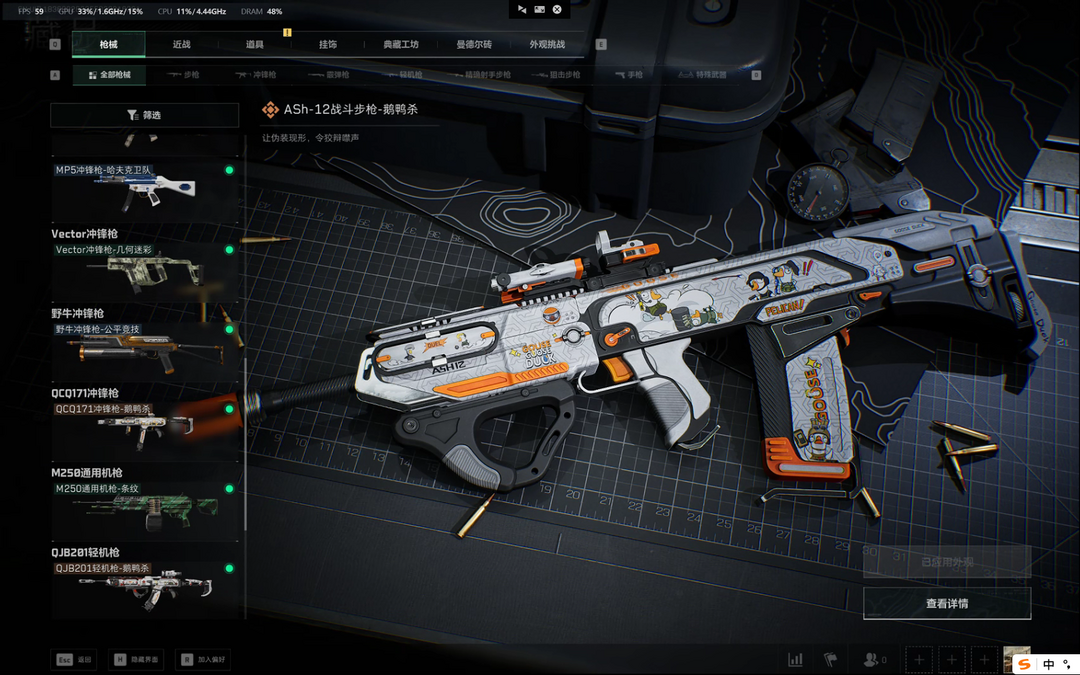Show the 手枪 pistol category
The height and width of the screenshot is (675, 1080).
click(629, 75)
